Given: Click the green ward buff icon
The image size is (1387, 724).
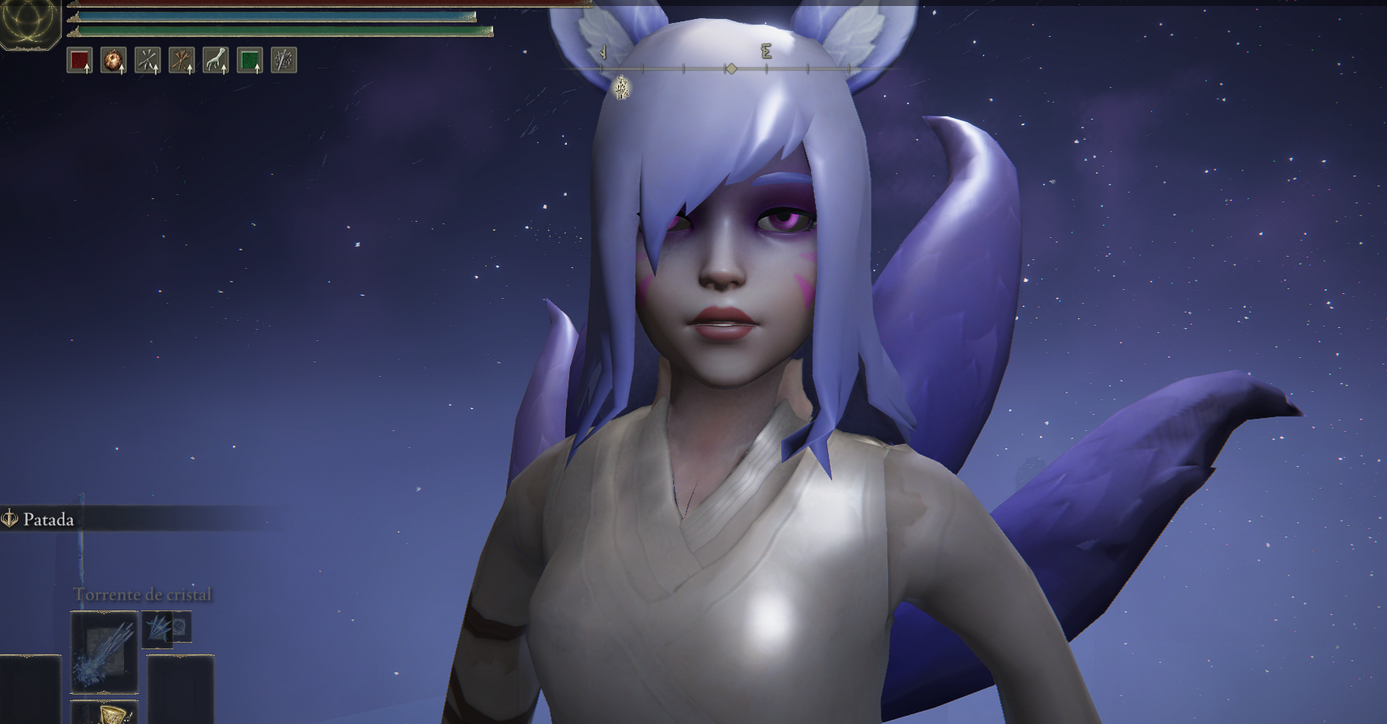Looking at the screenshot, I should 247,60.
